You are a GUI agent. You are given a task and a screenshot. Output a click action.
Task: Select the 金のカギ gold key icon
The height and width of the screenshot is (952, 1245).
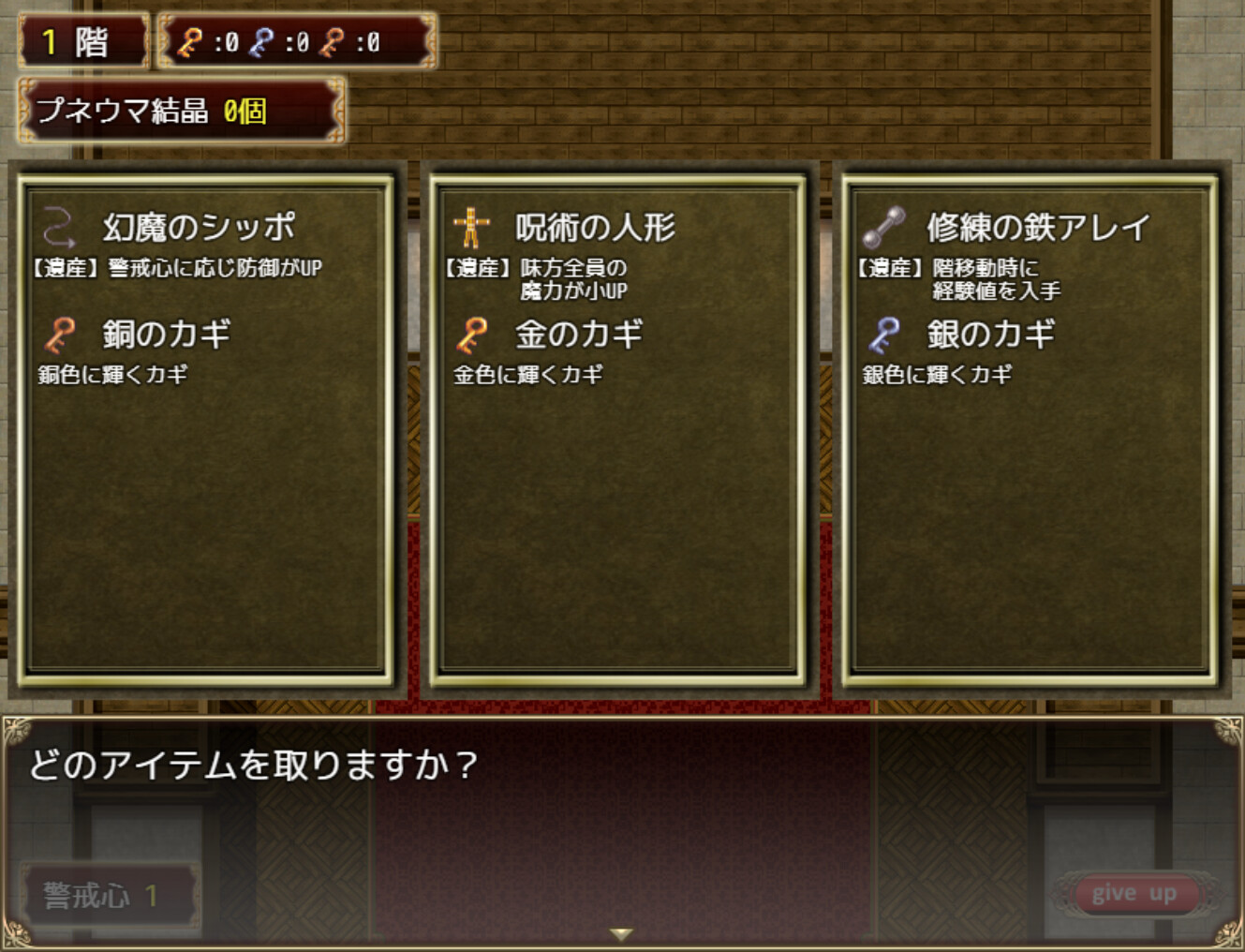[473, 334]
